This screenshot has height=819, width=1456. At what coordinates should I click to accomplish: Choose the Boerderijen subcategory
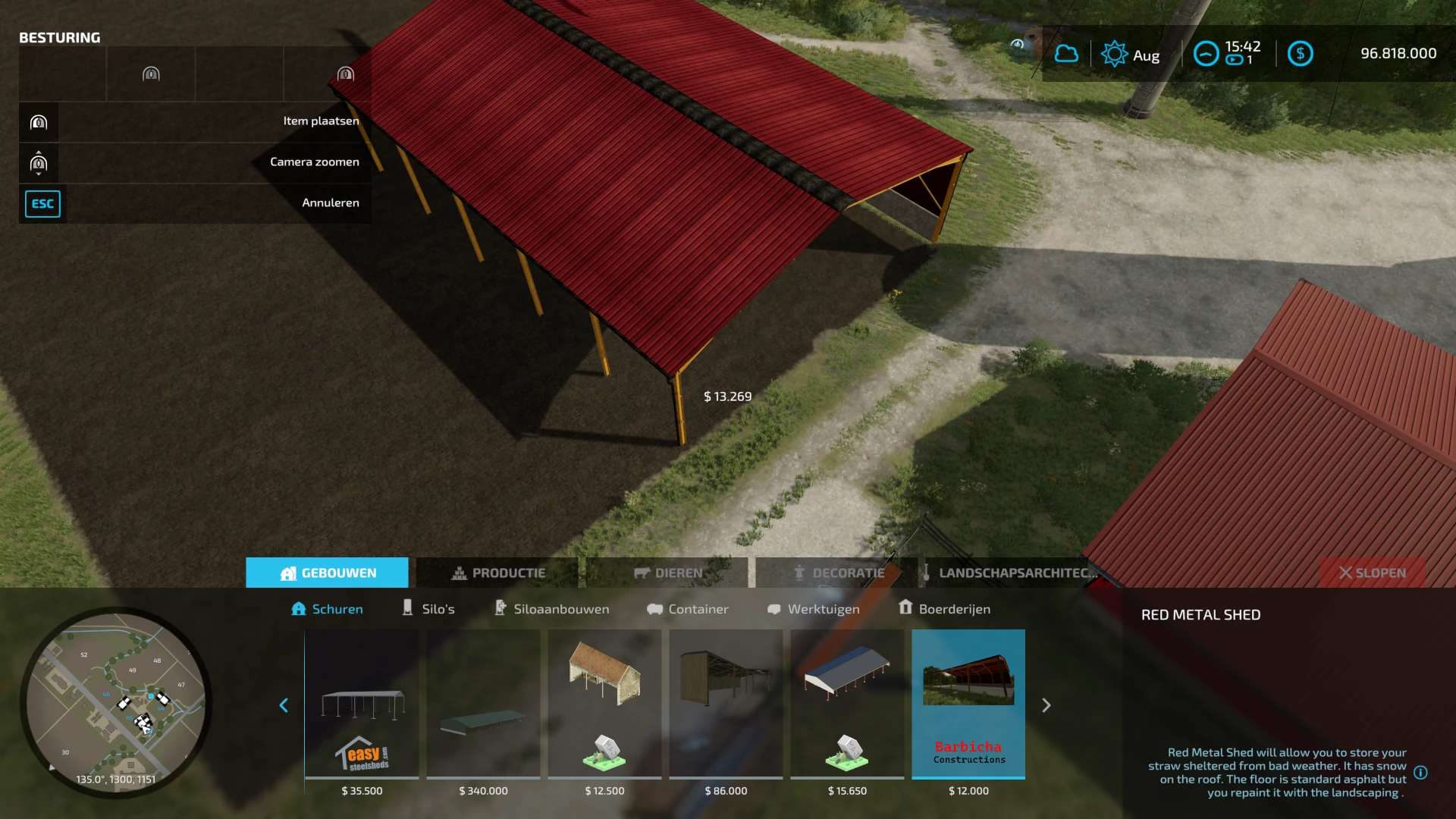(944, 609)
